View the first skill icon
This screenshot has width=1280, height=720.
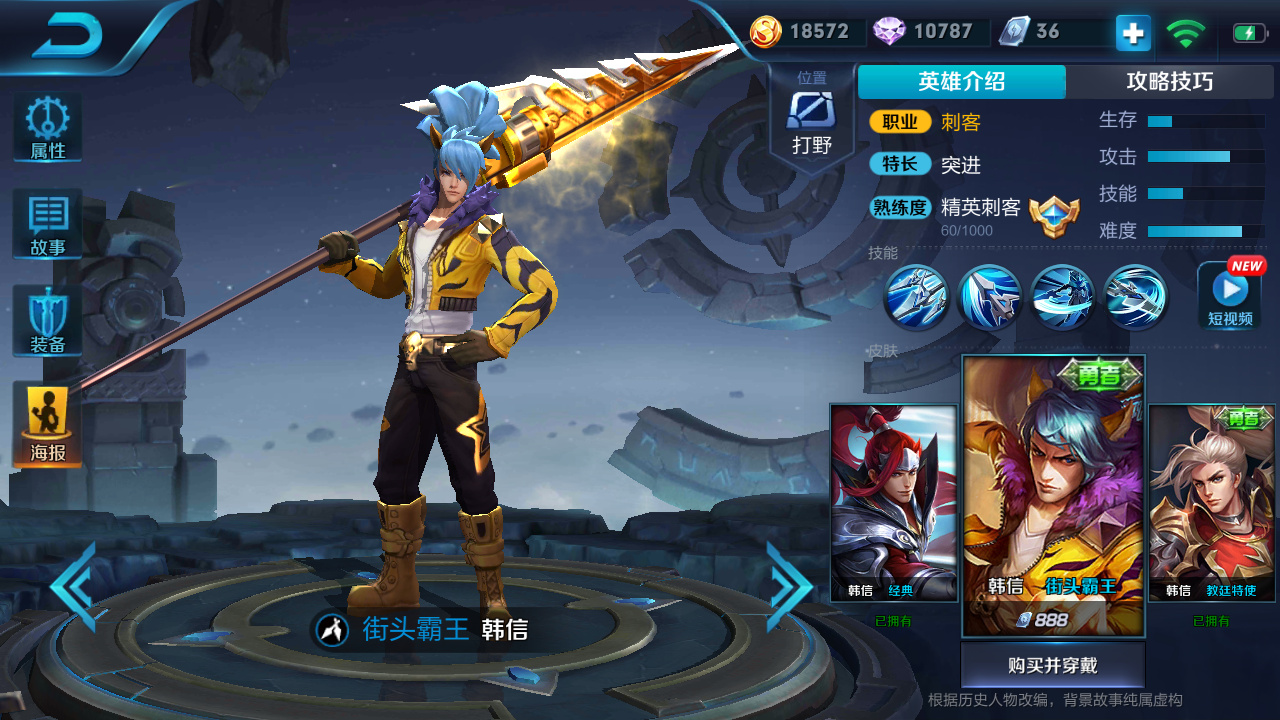(x=916, y=297)
